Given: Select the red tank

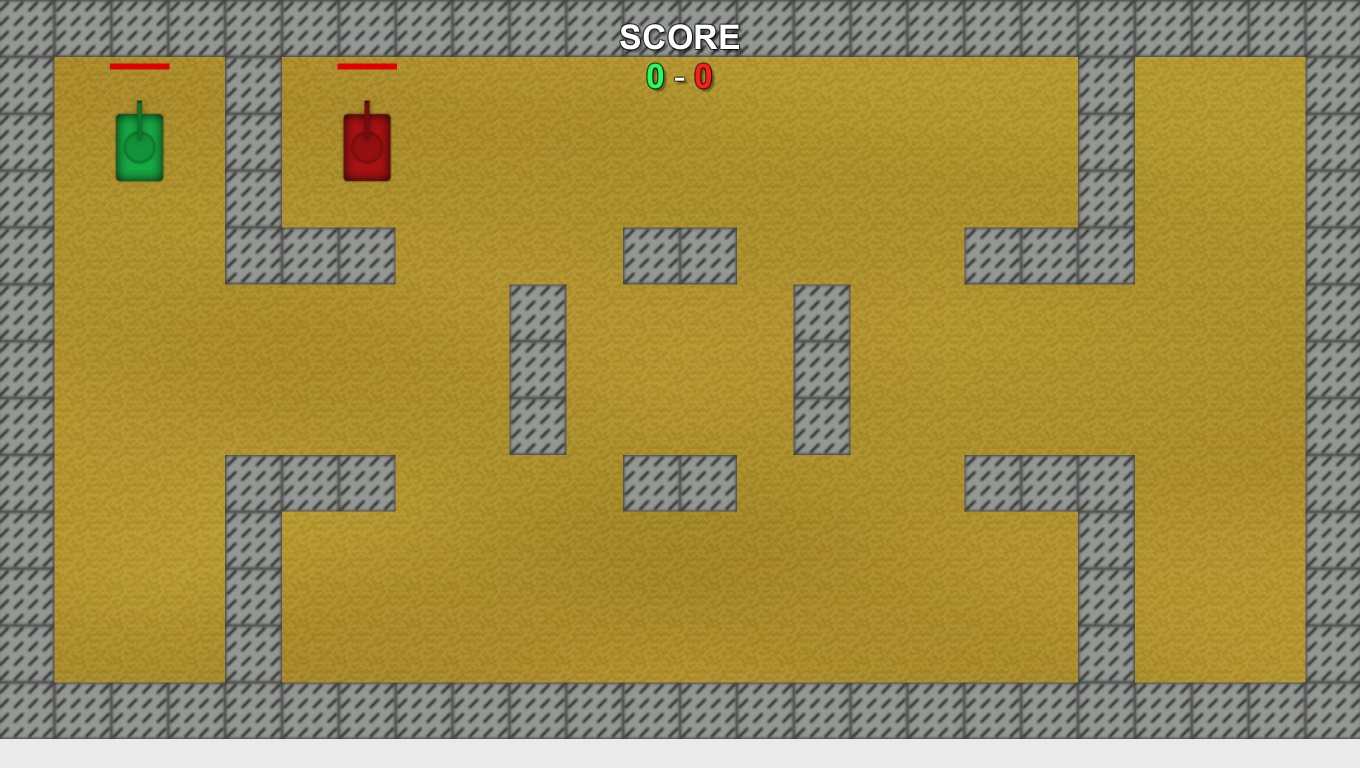Looking at the screenshot, I should (367, 148).
